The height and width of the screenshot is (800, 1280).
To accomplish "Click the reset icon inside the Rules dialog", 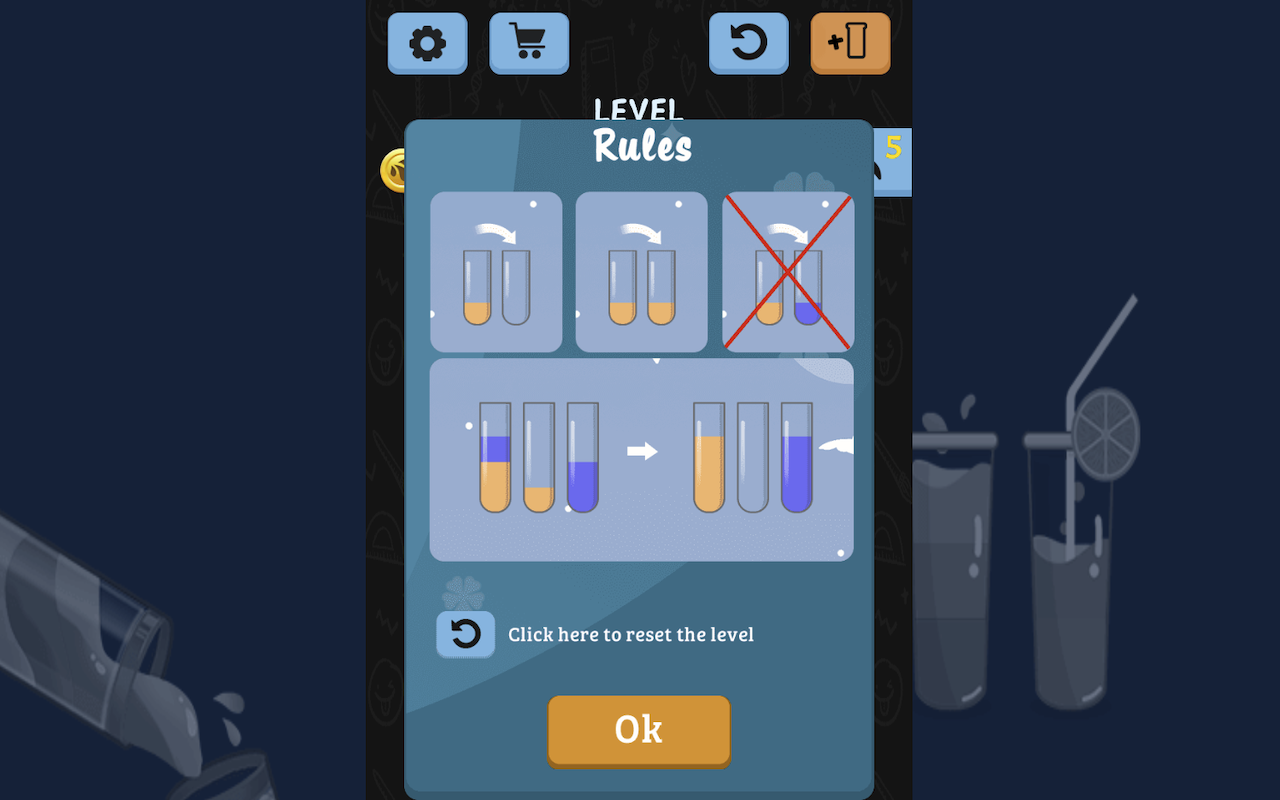I will point(465,634).
